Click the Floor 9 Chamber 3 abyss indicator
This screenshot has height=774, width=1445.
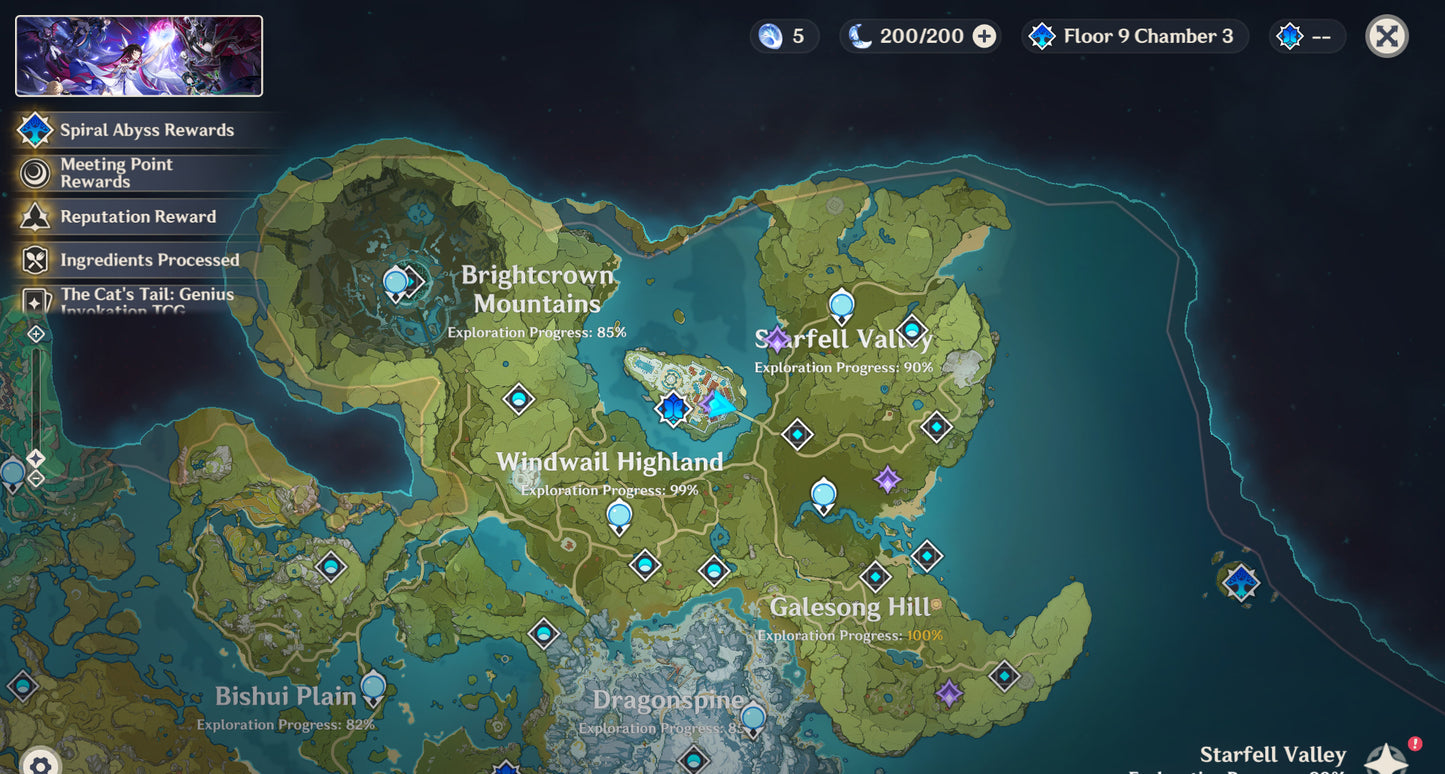click(x=1135, y=37)
